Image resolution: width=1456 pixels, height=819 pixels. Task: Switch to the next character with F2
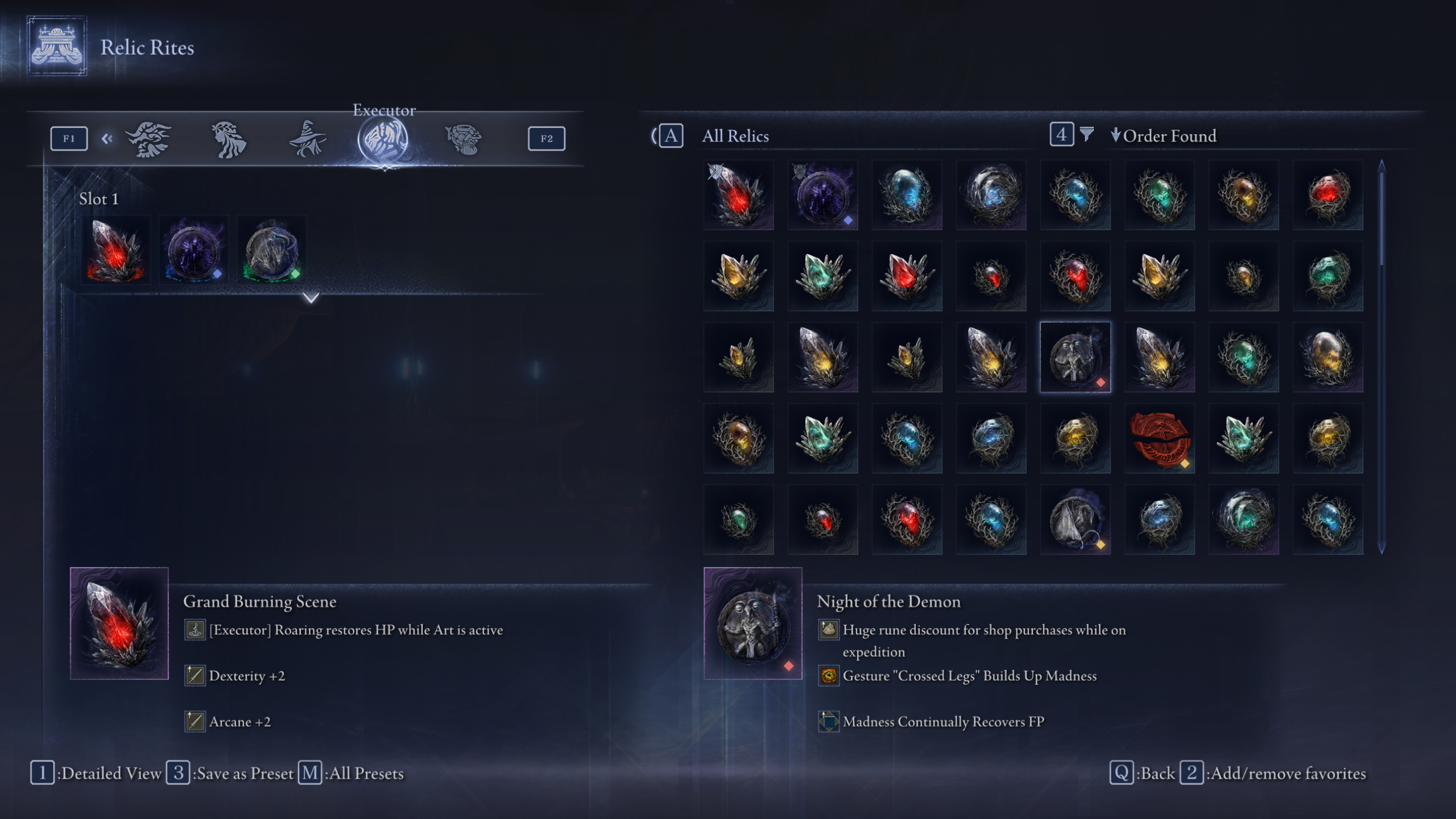(545, 138)
